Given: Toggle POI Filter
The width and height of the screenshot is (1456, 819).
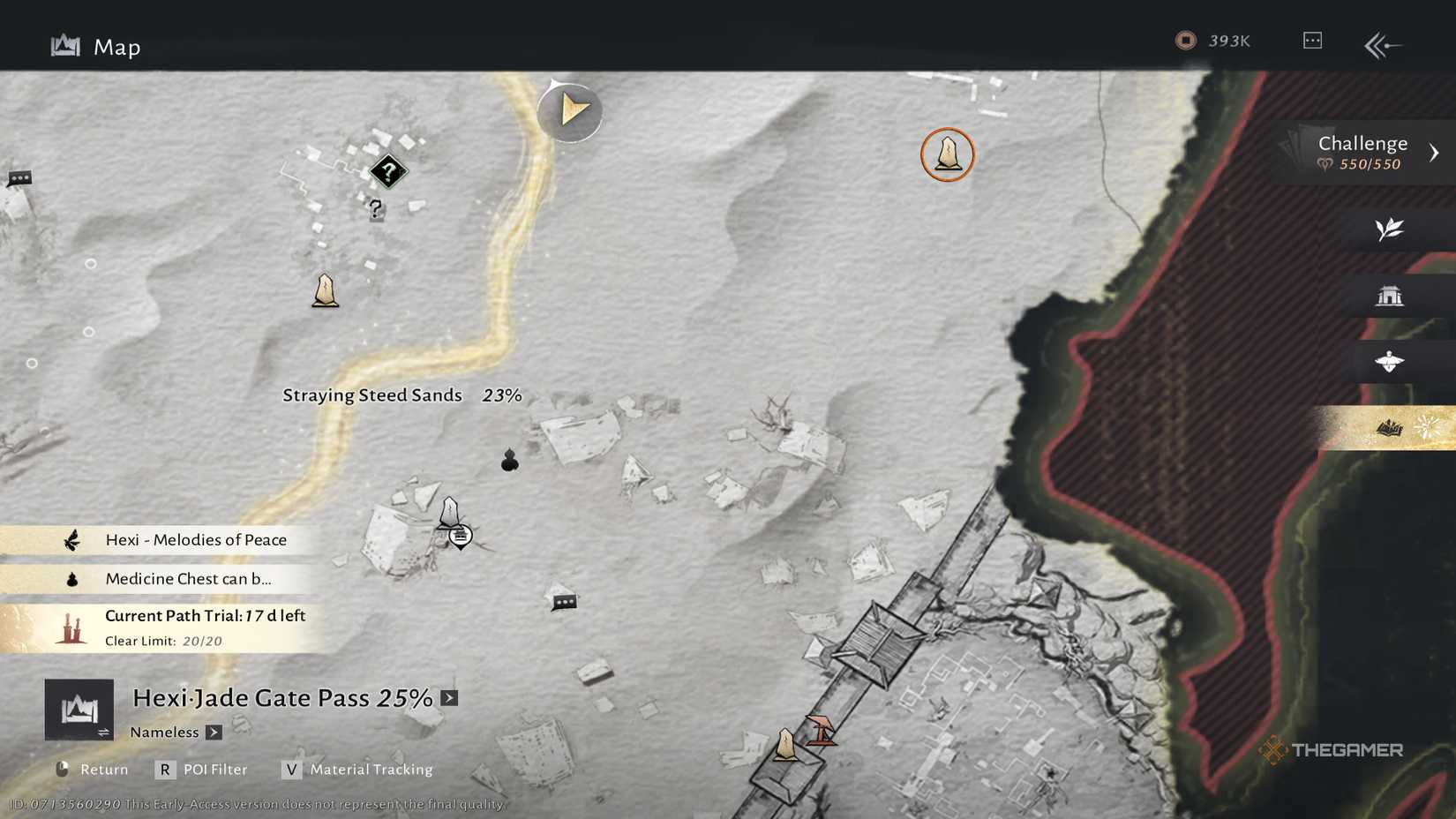Looking at the screenshot, I should pyautogui.click(x=201, y=769).
